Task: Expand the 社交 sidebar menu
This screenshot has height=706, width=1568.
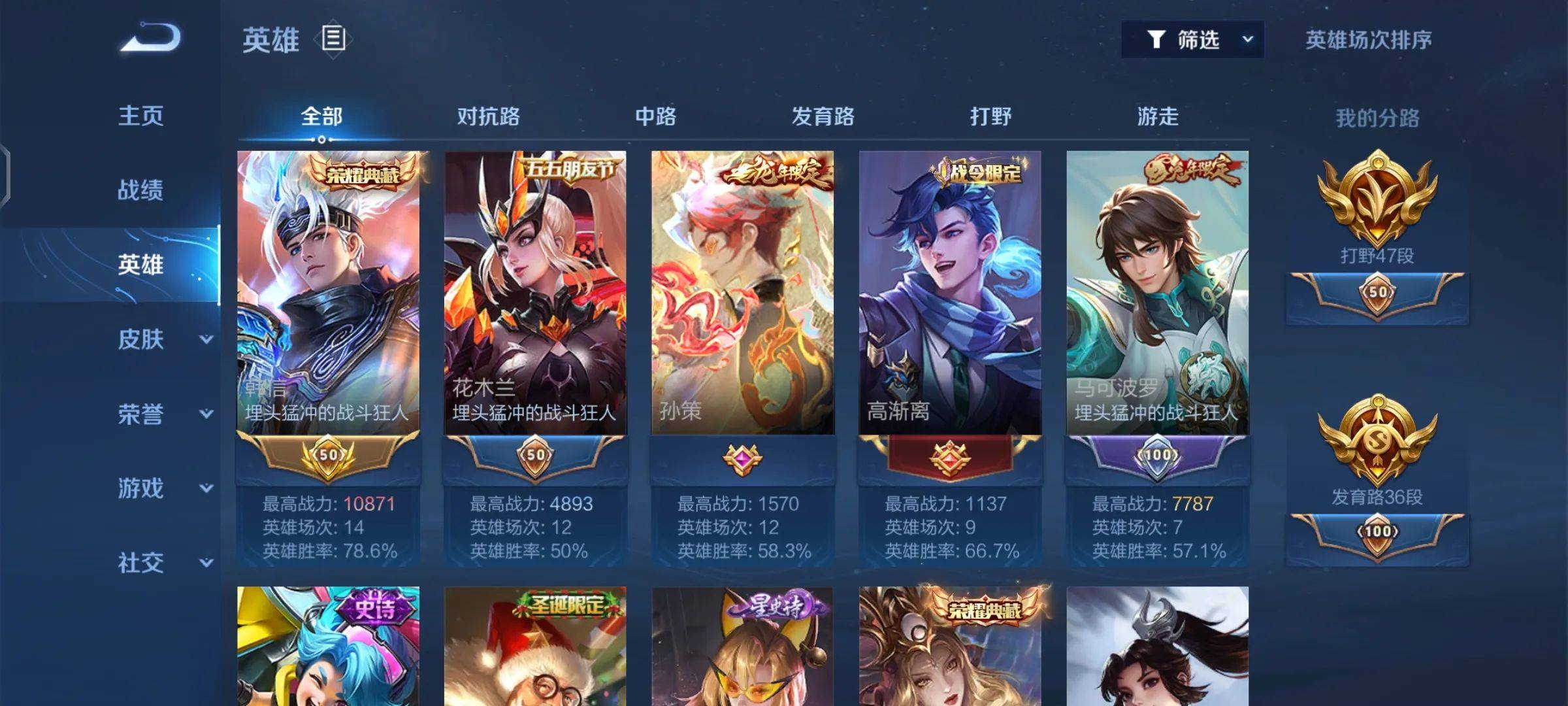Action: pyautogui.click(x=163, y=563)
